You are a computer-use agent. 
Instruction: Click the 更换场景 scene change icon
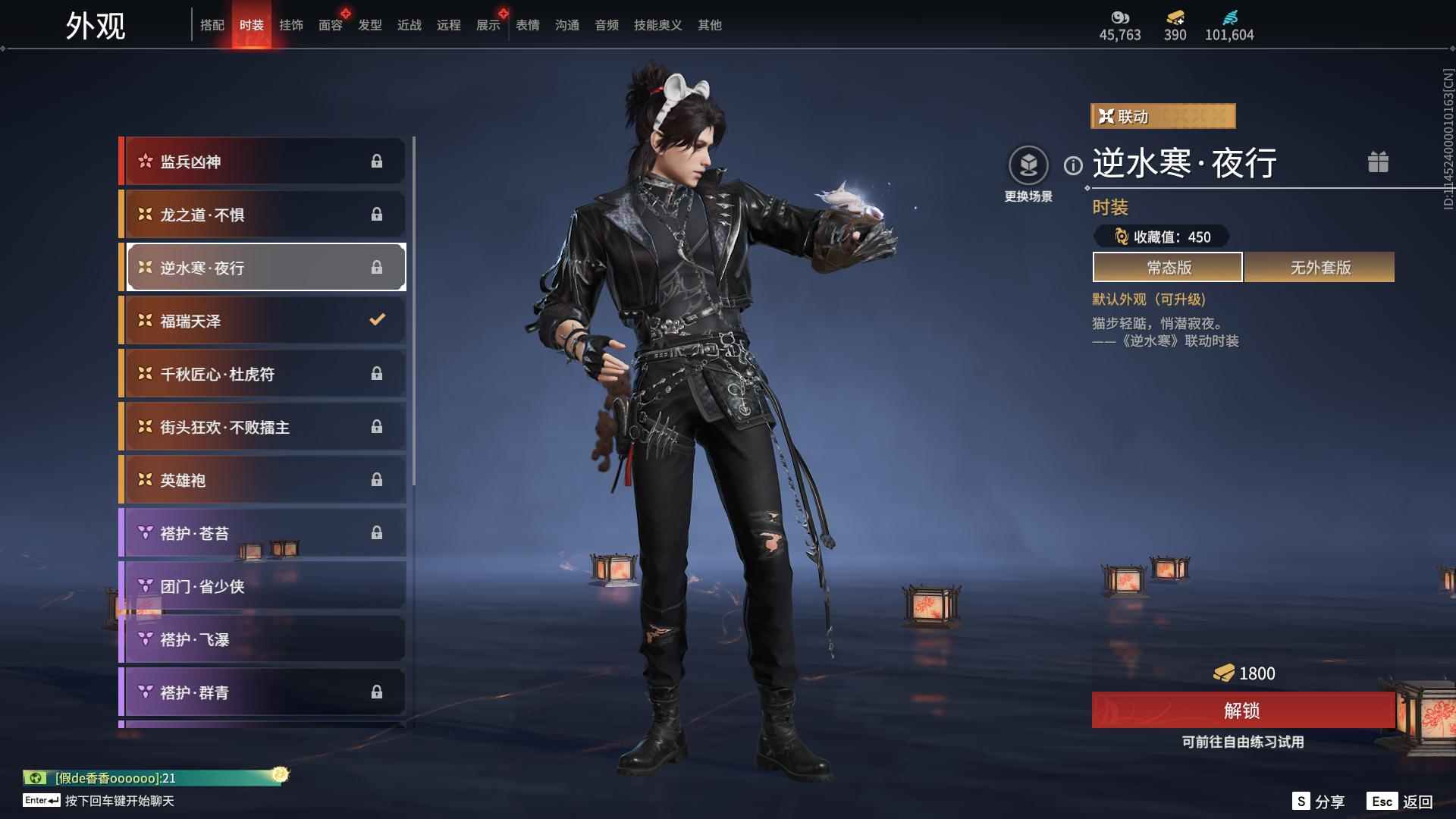(x=1028, y=165)
